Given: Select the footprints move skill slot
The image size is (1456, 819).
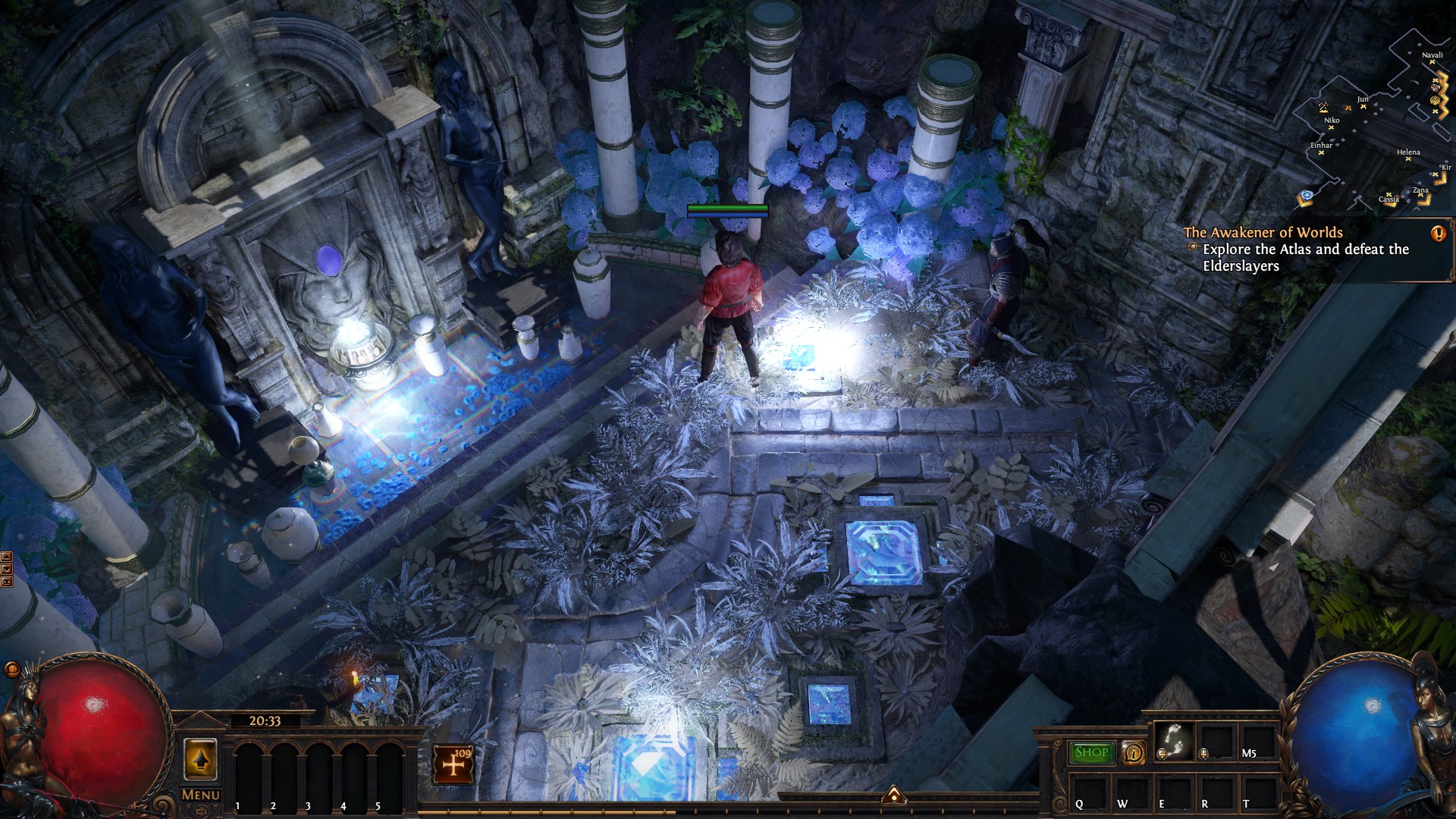Looking at the screenshot, I should [1173, 741].
